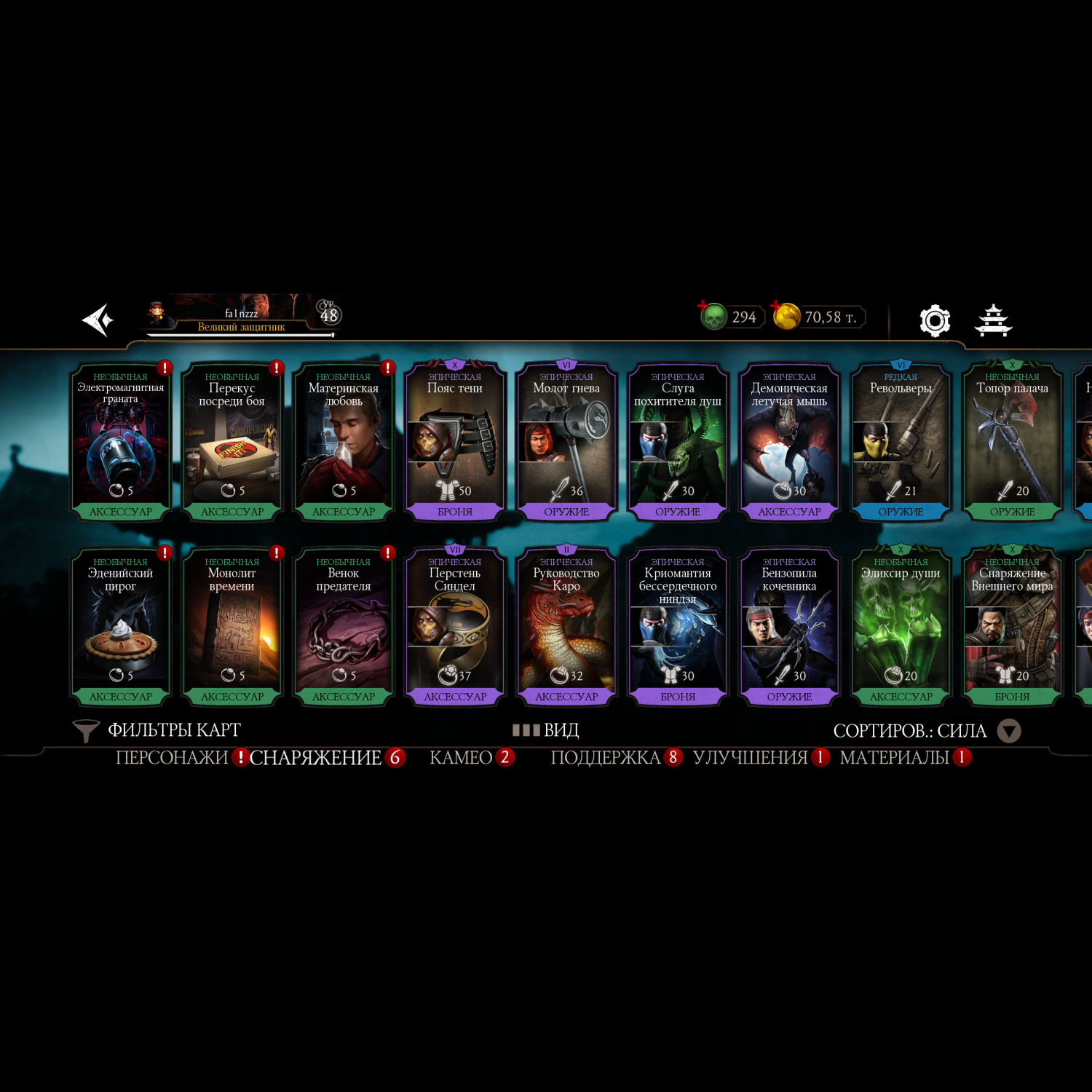Open the МАТЕРИАЛЫ tab
This screenshot has width=1092, height=1092.
tap(894, 758)
